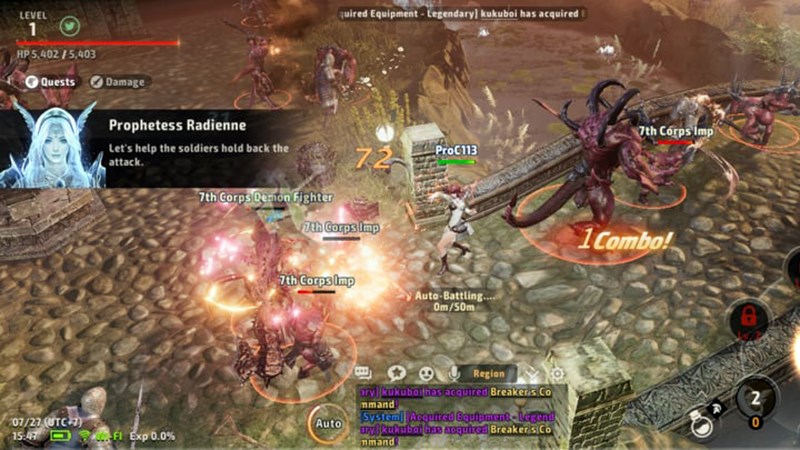The image size is (800, 450).
Task: Activate the voice chat microphone
Action: [x=454, y=373]
